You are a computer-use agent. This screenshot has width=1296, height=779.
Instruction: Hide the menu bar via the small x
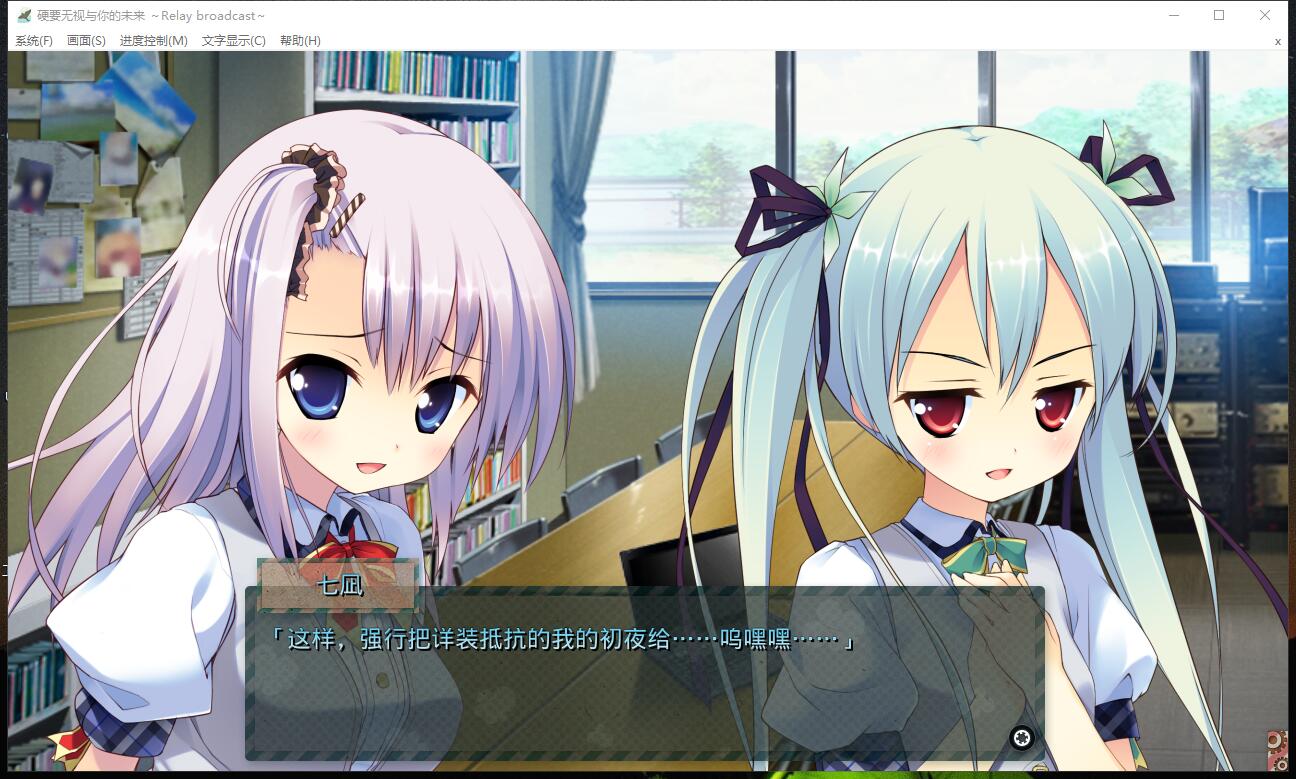pyautogui.click(x=1277, y=41)
